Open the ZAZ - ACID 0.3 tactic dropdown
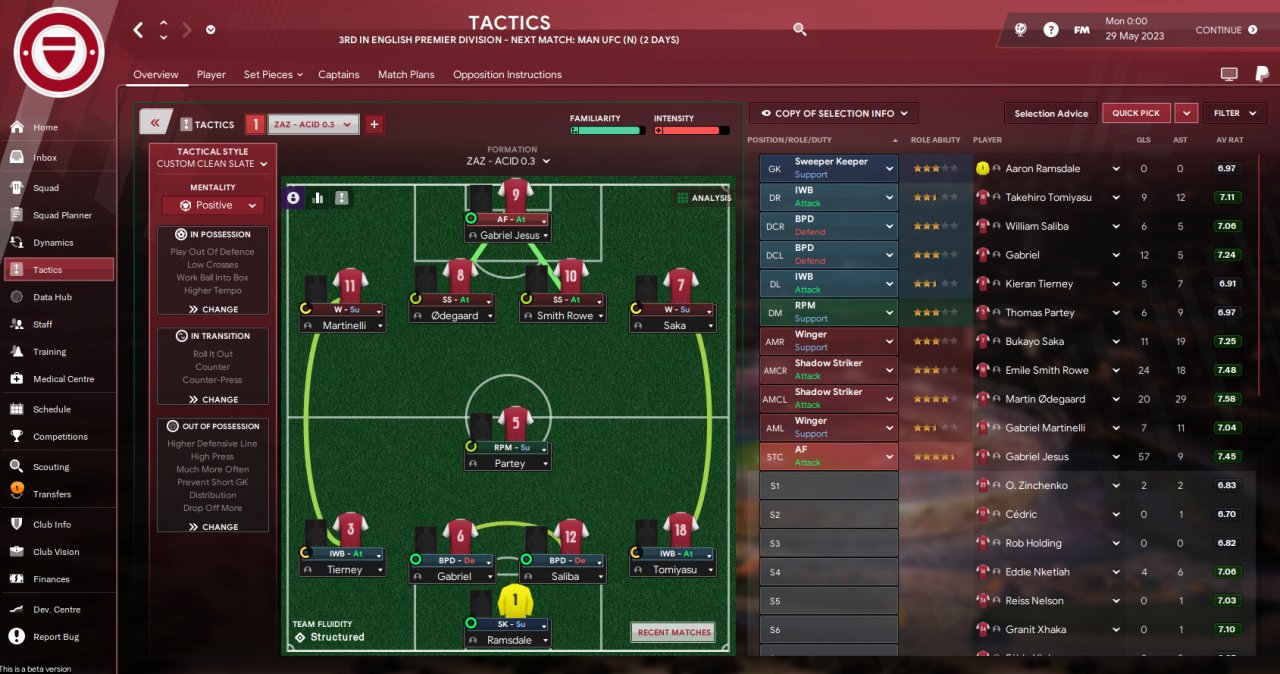1280x674 pixels. 314,124
